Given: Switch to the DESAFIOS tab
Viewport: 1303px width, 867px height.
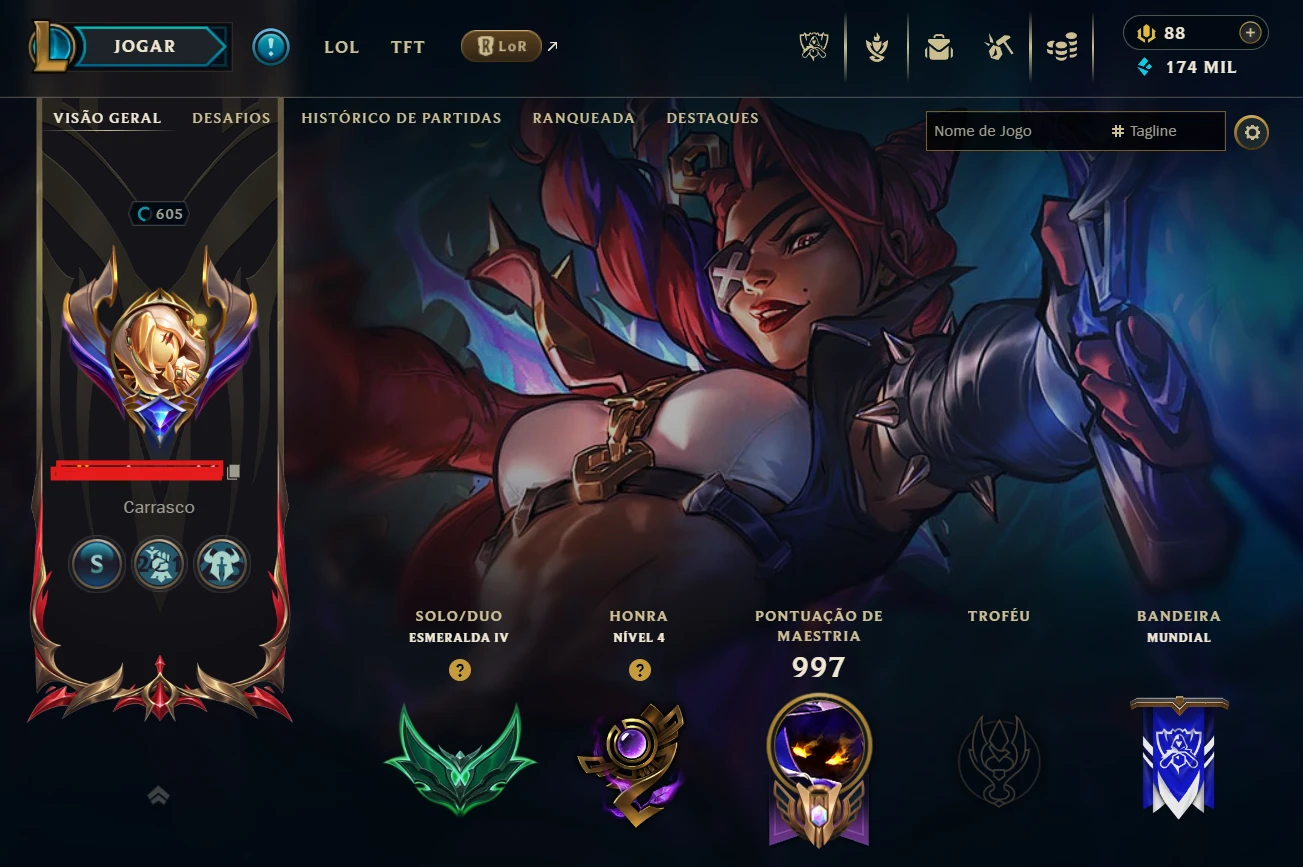Looking at the screenshot, I should pos(231,117).
